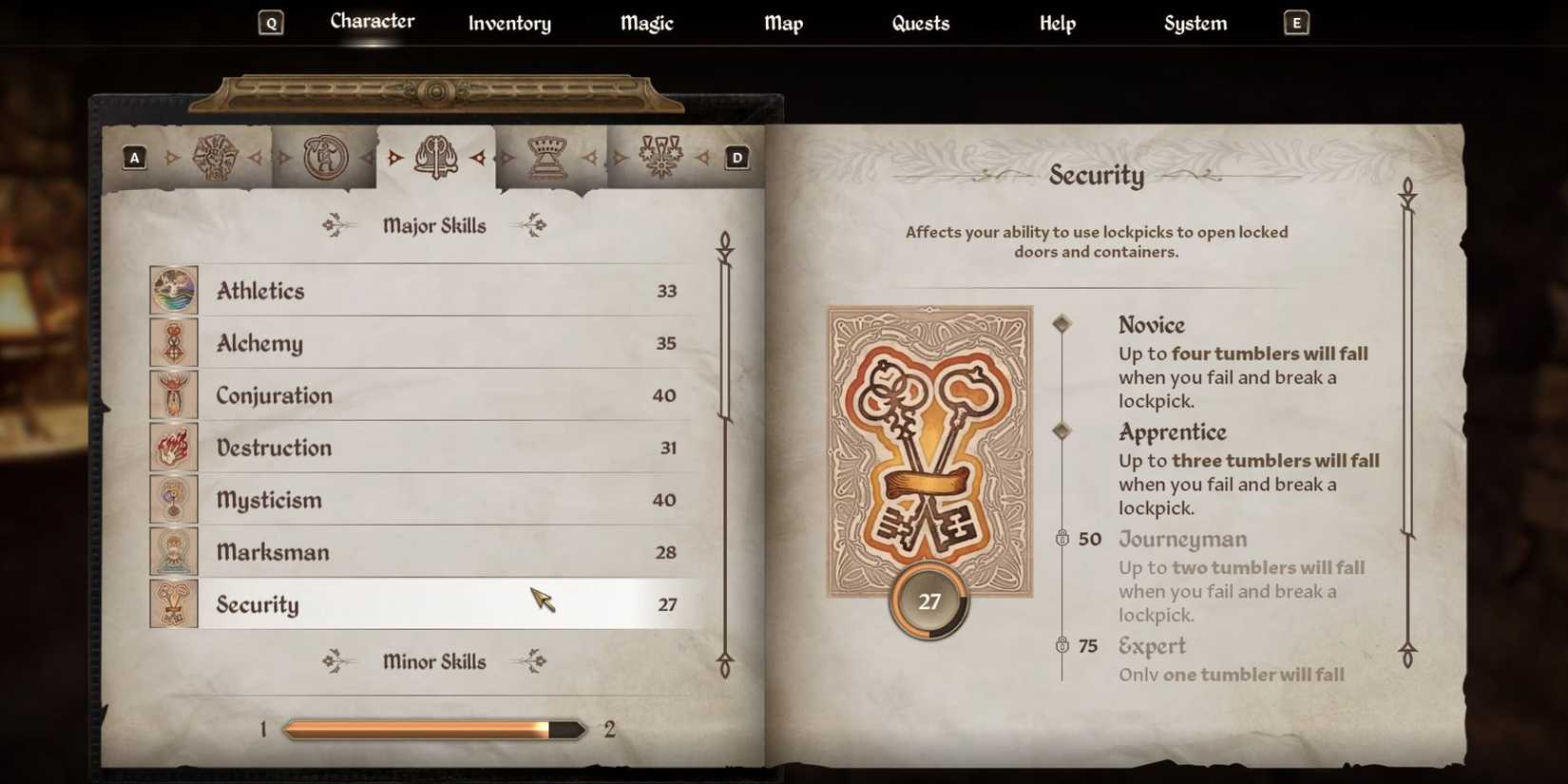Switch to the Quests menu

coord(920,23)
